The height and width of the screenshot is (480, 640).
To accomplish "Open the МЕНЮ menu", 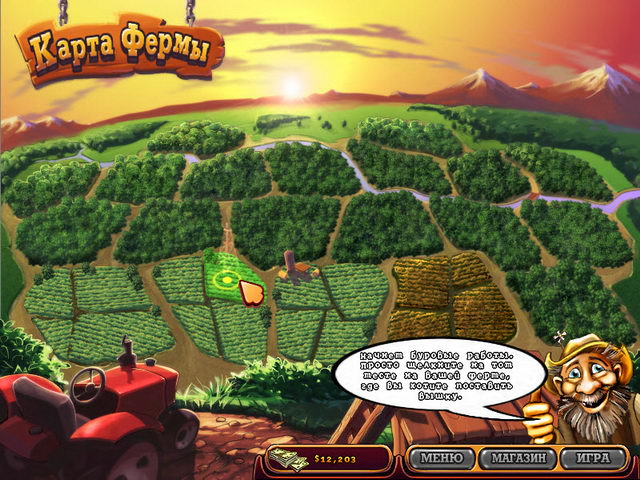I will point(441,458).
